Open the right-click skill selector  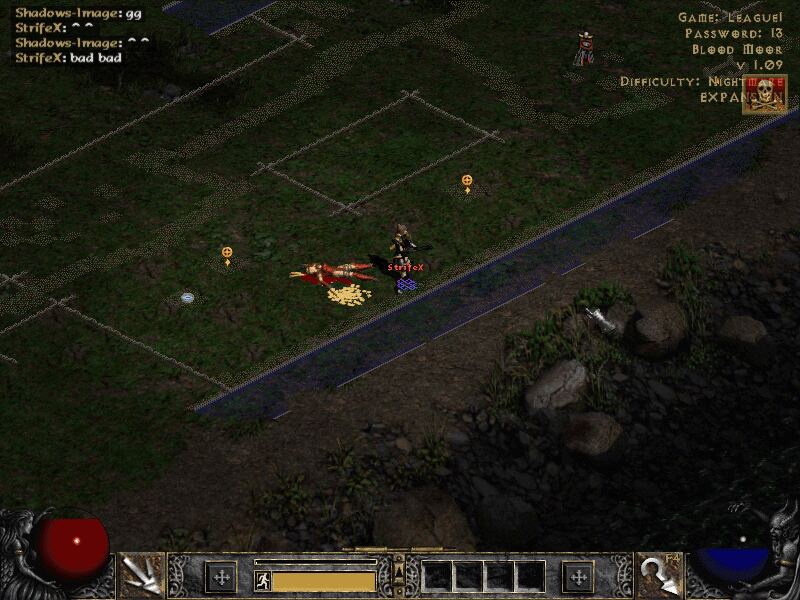click(x=660, y=575)
